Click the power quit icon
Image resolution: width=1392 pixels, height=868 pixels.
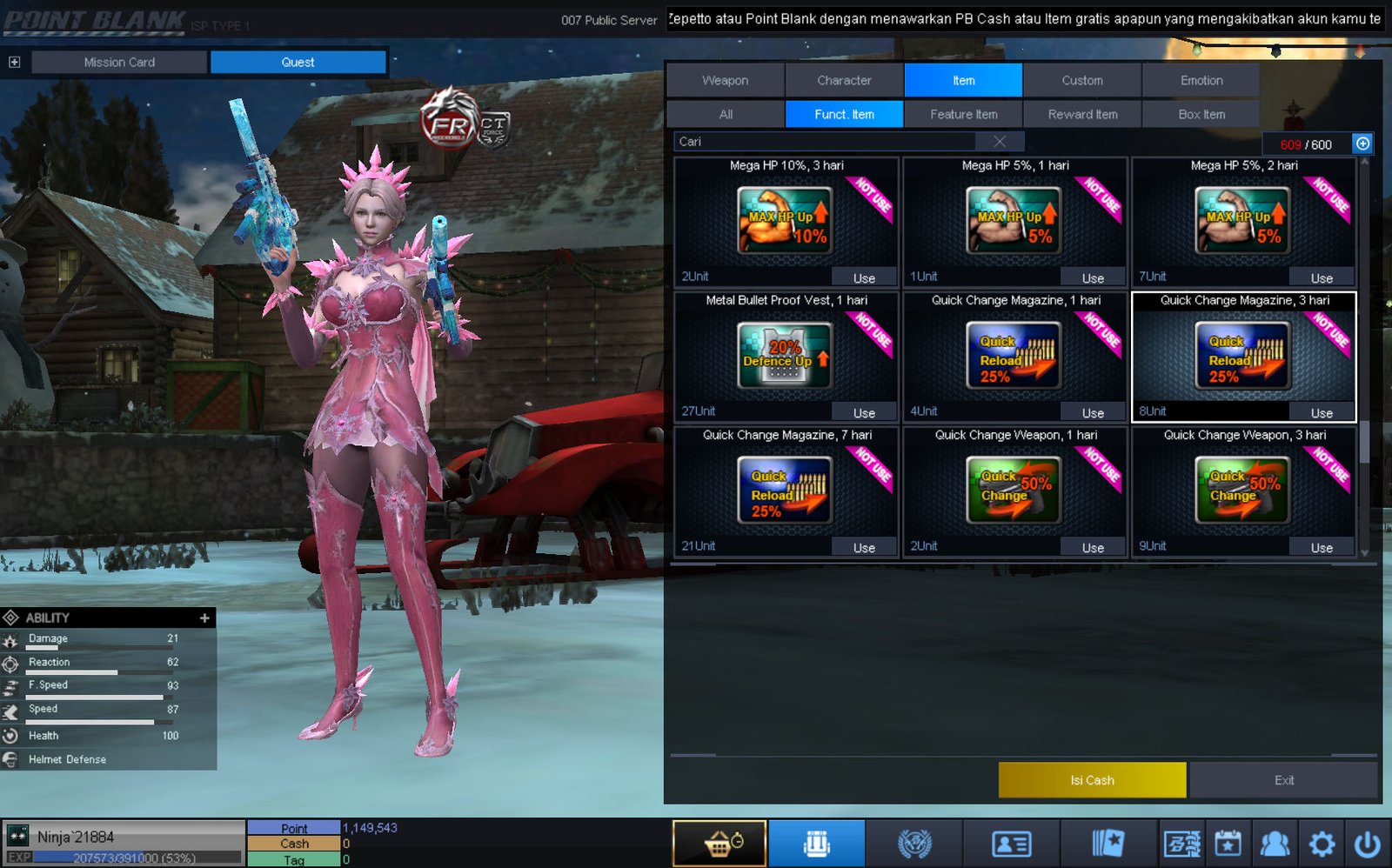pos(1367,844)
